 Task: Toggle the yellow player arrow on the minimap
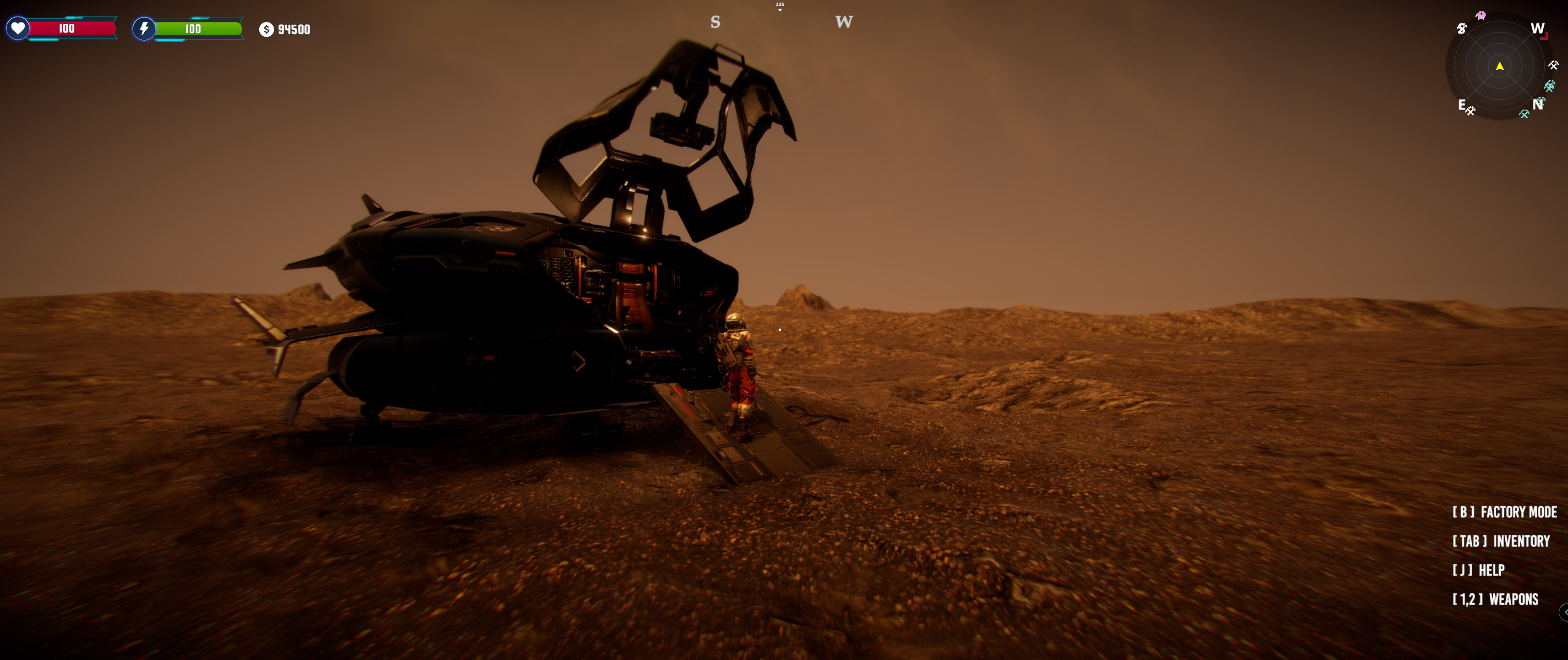(x=1501, y=67)
